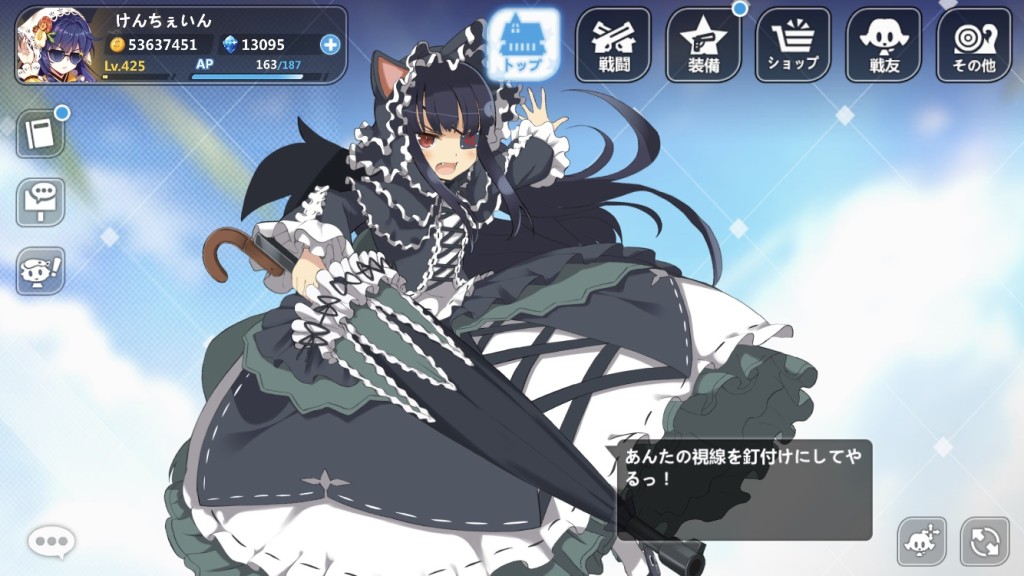Click the circular arrows swap button
1024x576 pixels.
[984, 542]
